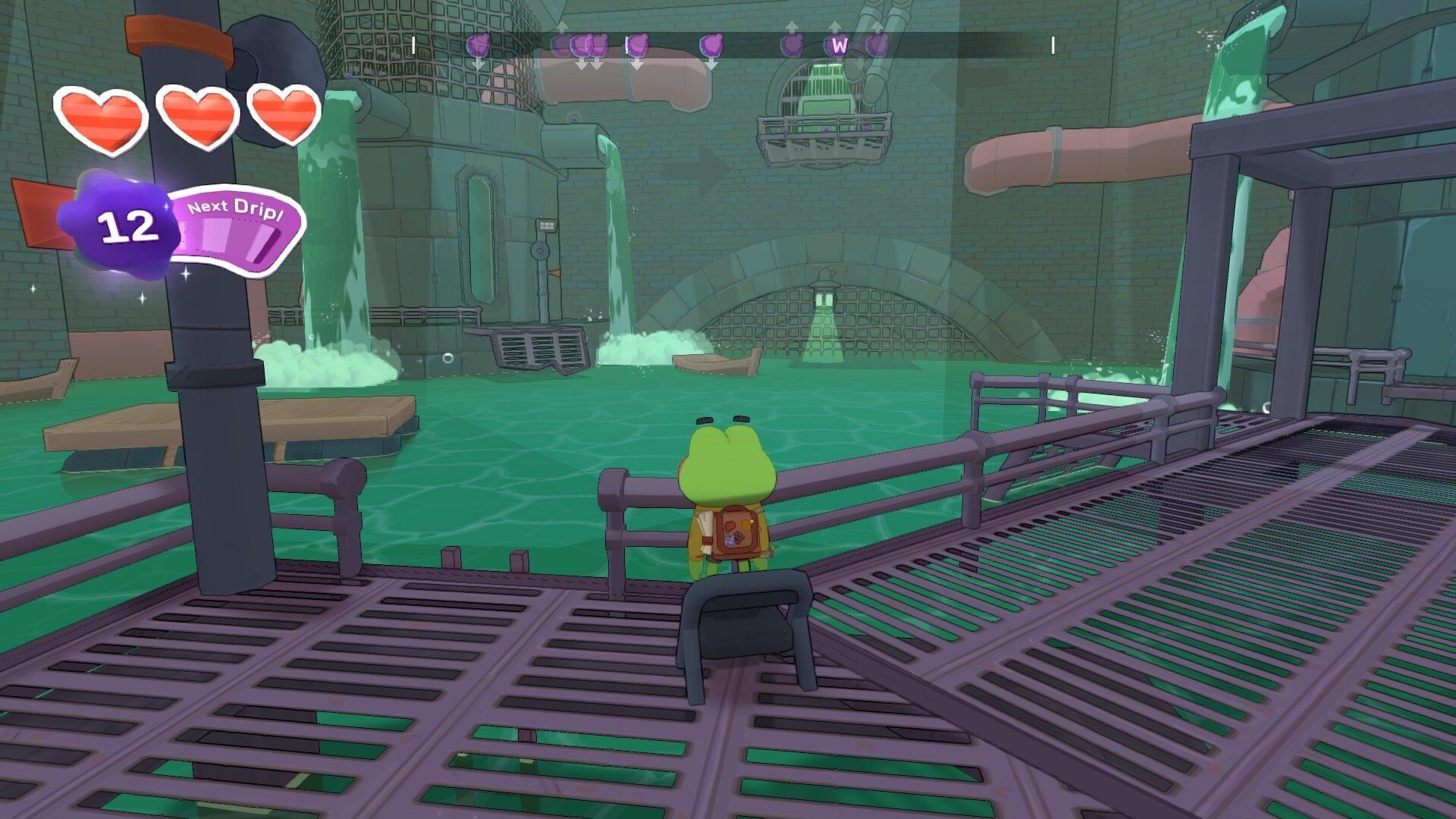
Task: Click the West marker on the compass bar
Action: [x=838, y=45]
